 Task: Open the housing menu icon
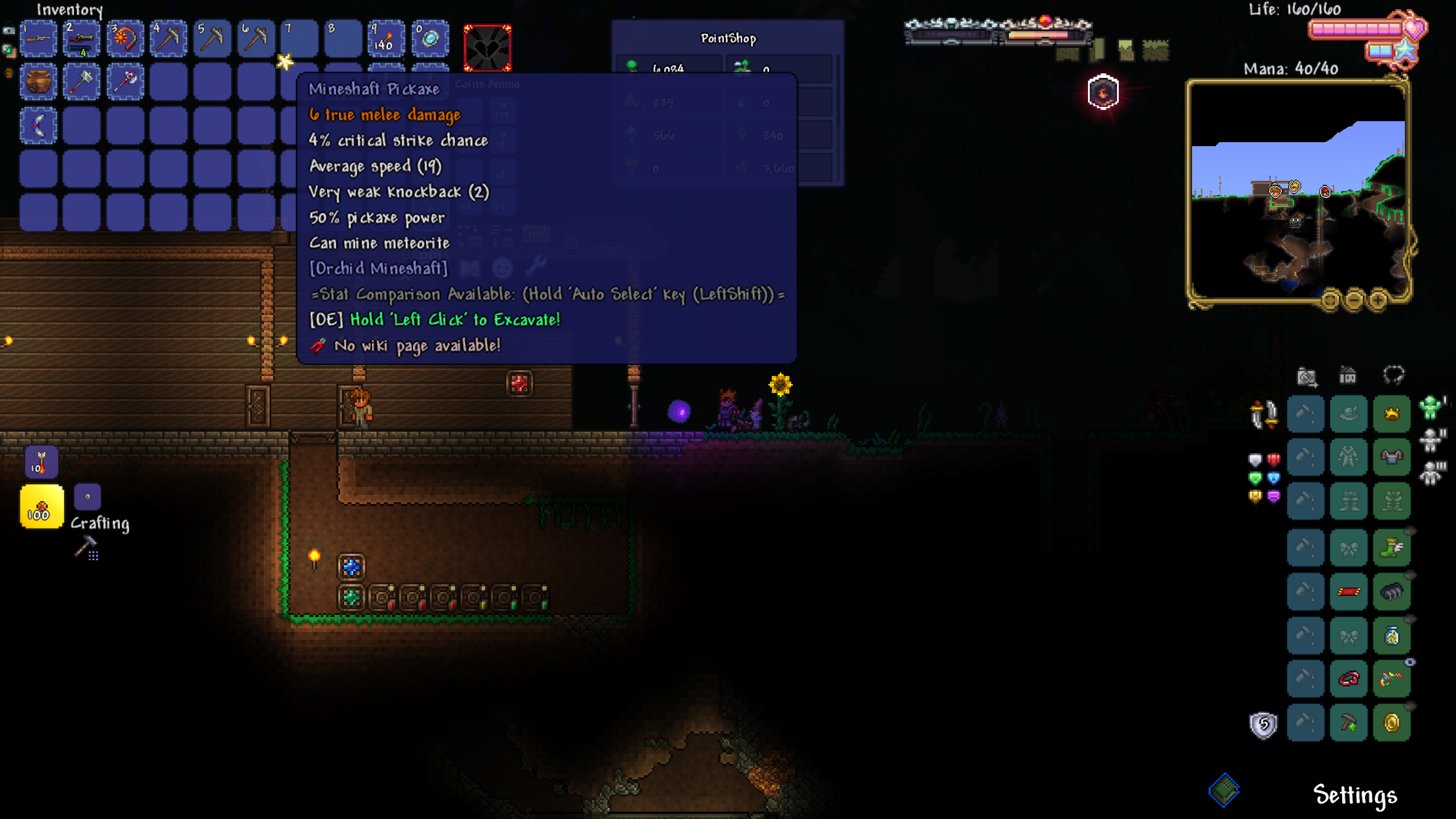point(1348,376)
